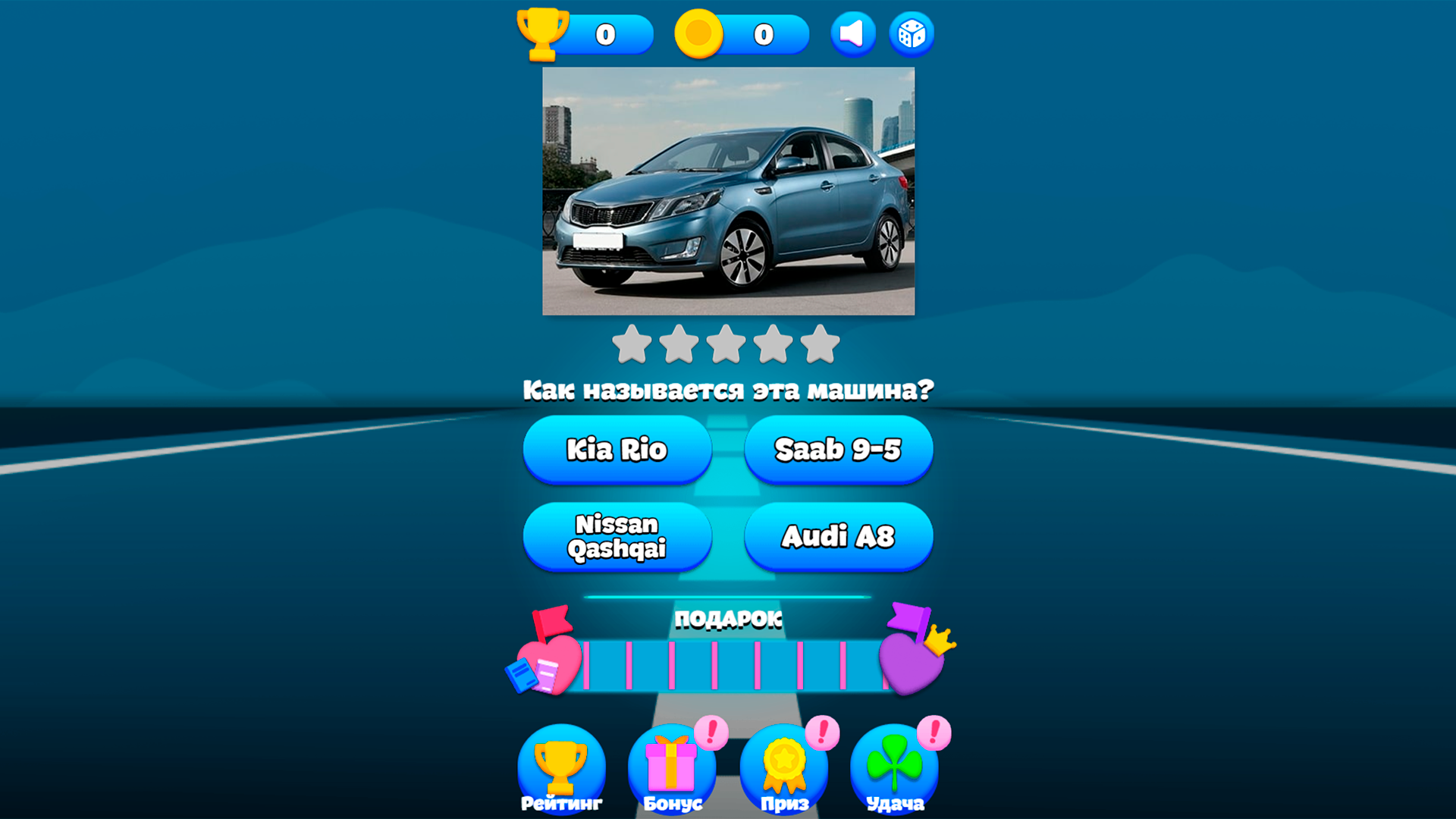Select the Audi A8 answer
Screen dimensions: 1456x819
pyautogui.click(x=837, y=536)
